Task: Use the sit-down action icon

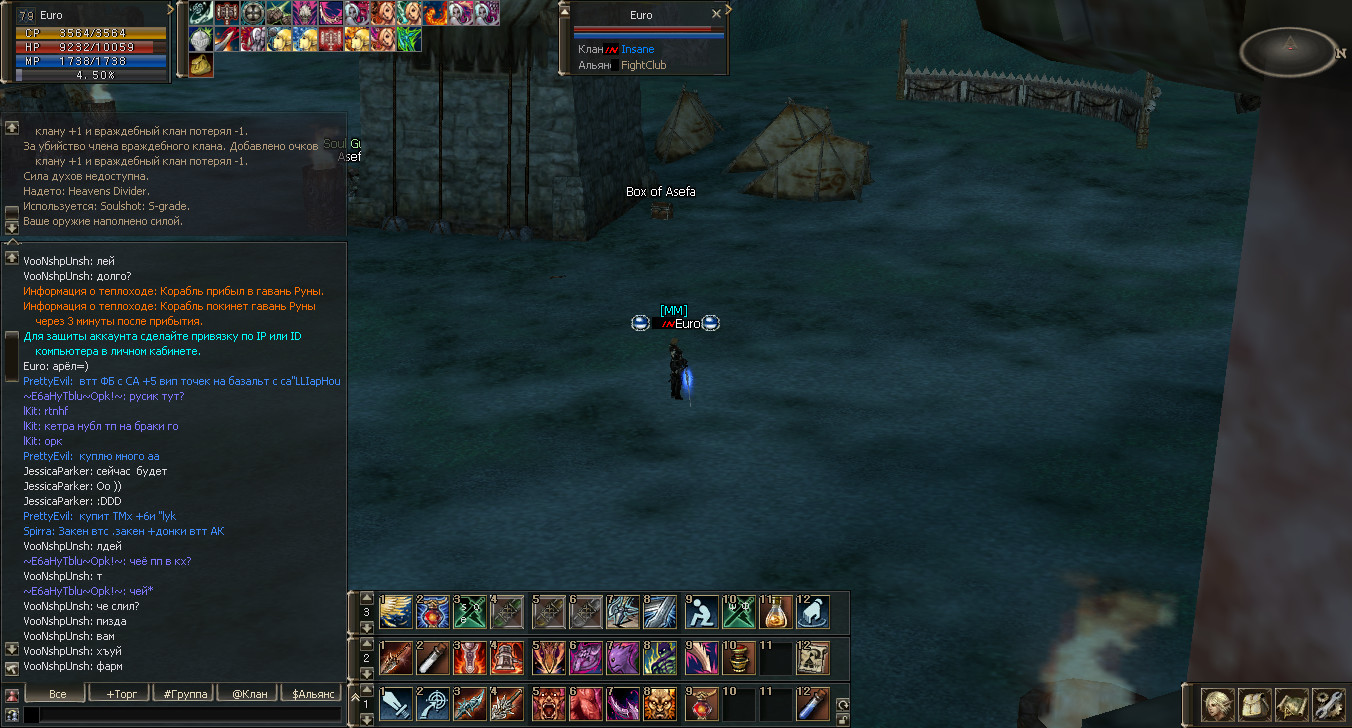Action: (x=703, y=611)
